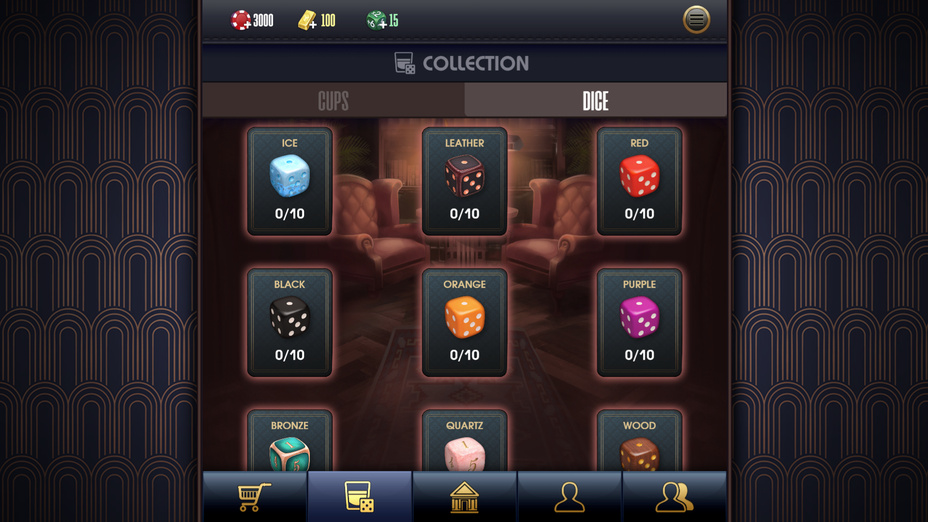The image size is (928, 522).
Task: Show the friends tab with two figures
Action: coord(674,497)
